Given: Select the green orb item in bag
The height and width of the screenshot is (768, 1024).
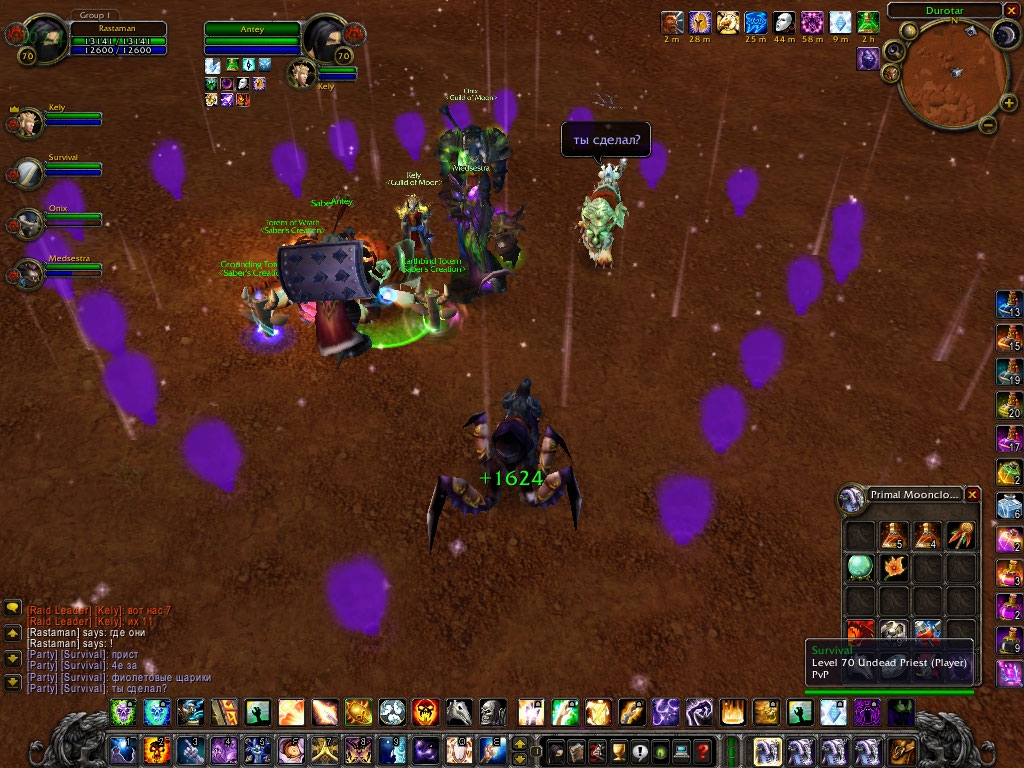Looking at the screenshot, I should (860, 567).
